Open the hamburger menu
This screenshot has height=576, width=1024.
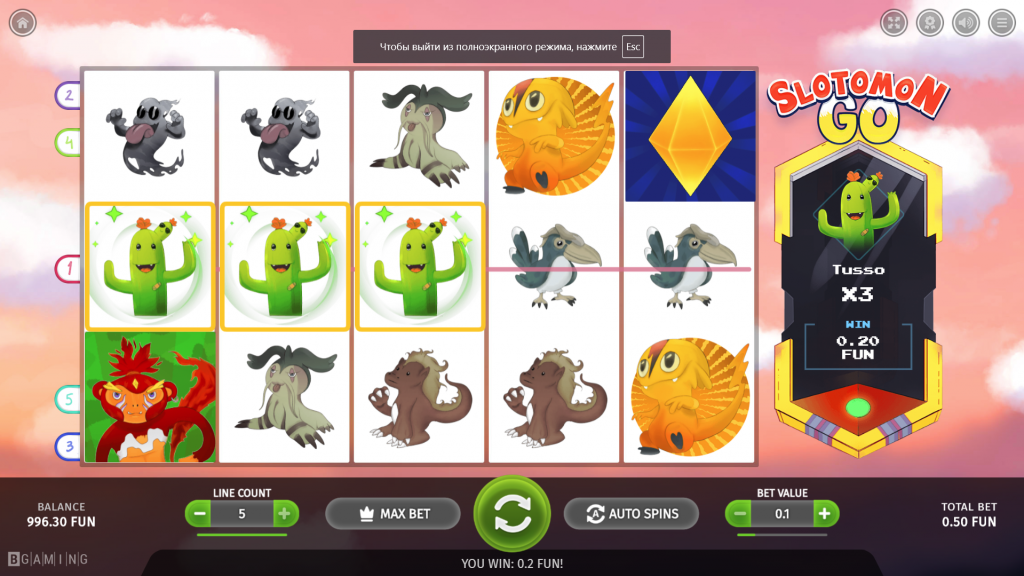(1001, 22)
